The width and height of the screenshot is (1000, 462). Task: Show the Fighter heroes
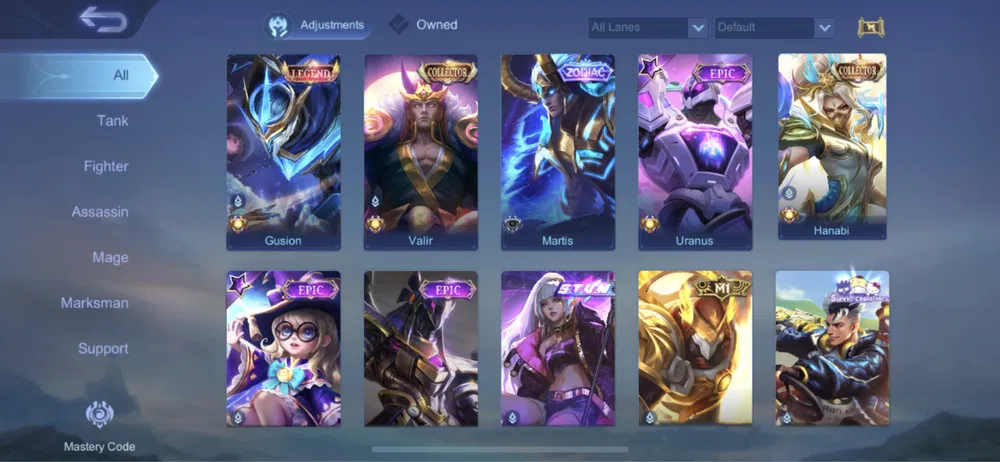pyautogui.click(x=106, y=166)
